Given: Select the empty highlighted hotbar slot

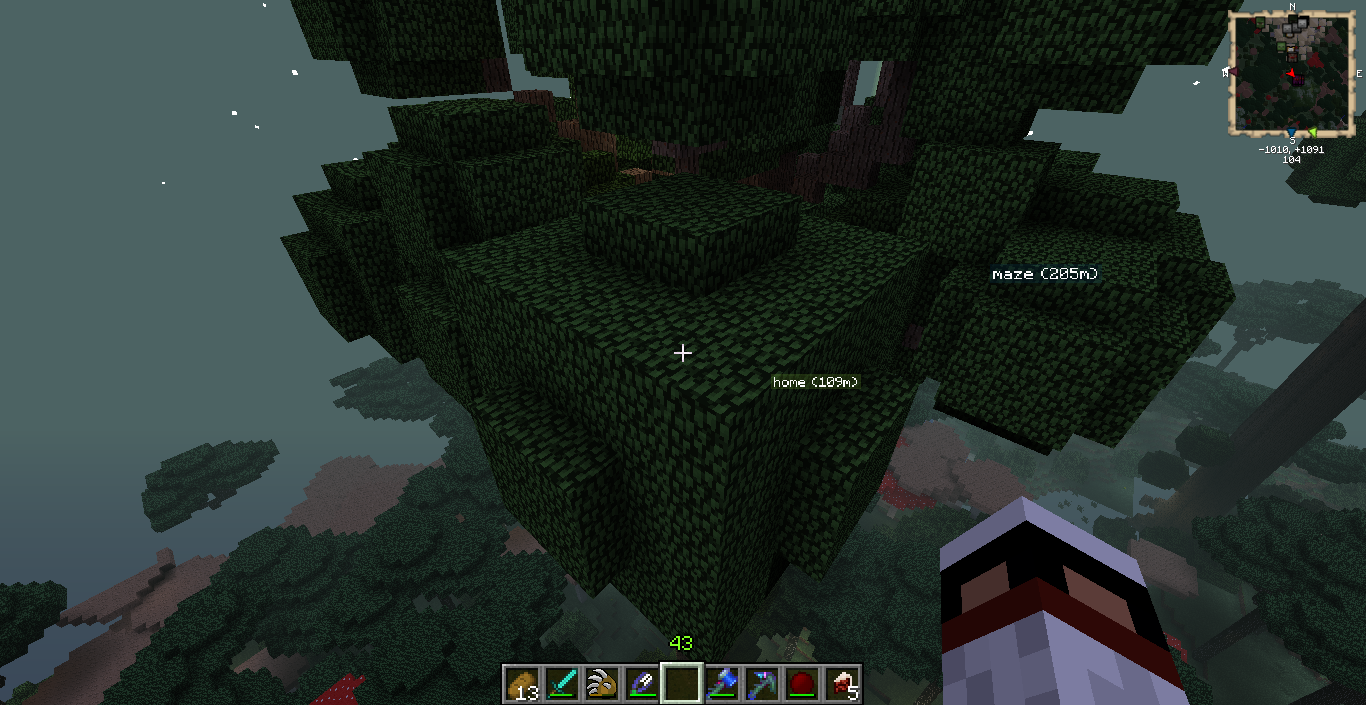Looking at the screenshot, I should coord(682,684).
